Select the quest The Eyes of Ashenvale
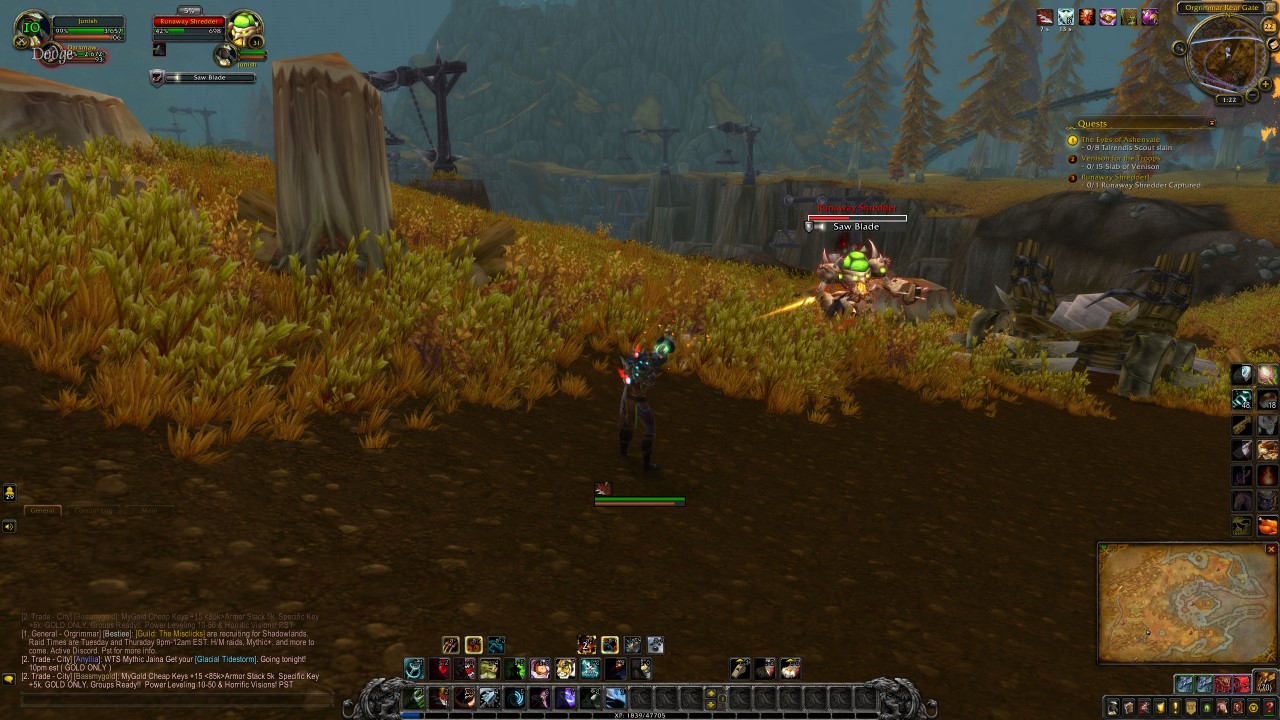Screen dimensions: 1280x720 (1122, 140)
